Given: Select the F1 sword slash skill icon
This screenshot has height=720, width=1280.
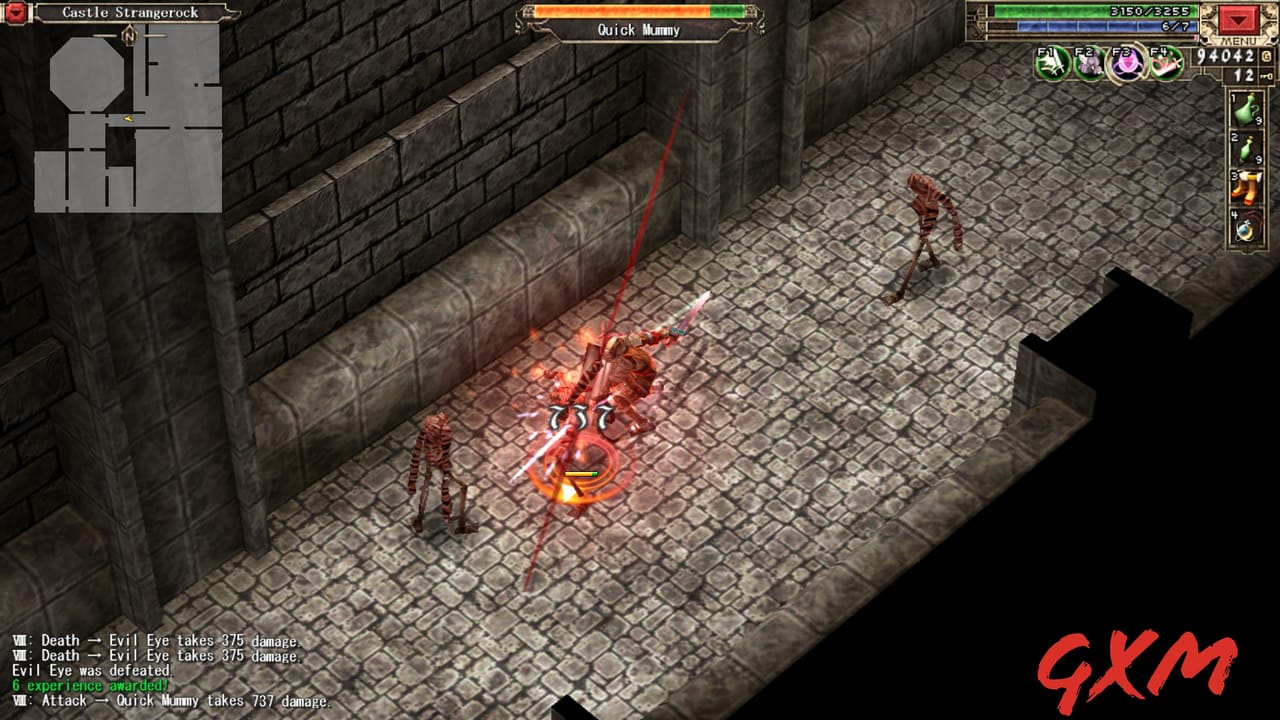Looking at the screenshot, I should (x=1052, y=64).
